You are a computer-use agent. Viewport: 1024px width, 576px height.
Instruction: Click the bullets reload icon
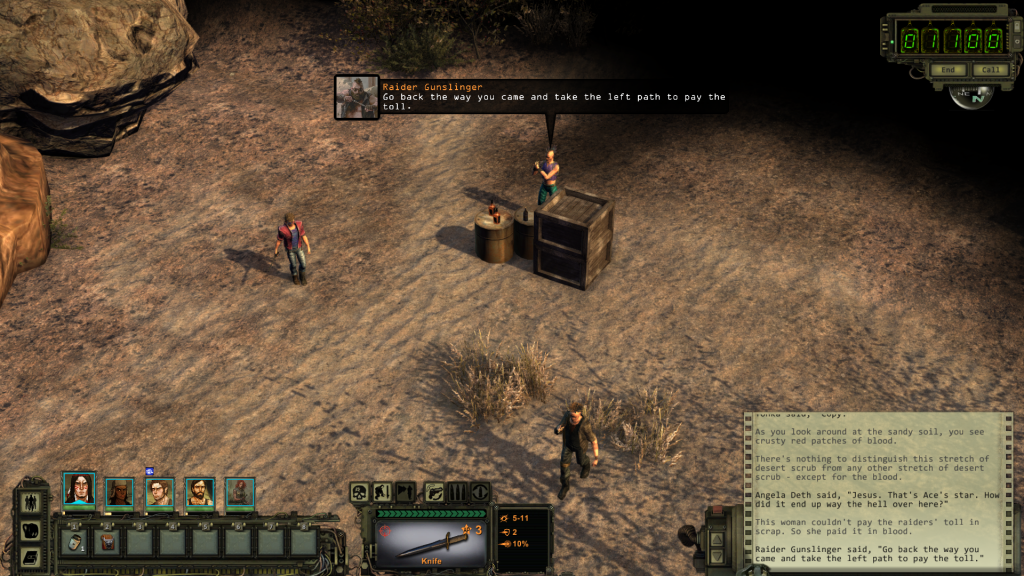pos(457,492)
